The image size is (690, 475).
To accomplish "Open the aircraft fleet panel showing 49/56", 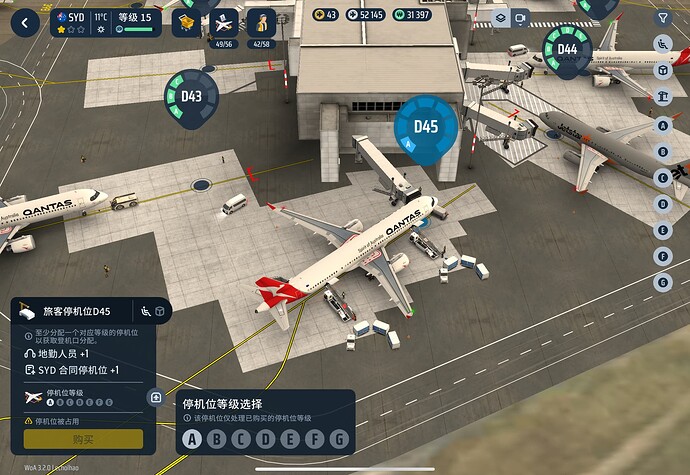I will click(x=225, y=22).
